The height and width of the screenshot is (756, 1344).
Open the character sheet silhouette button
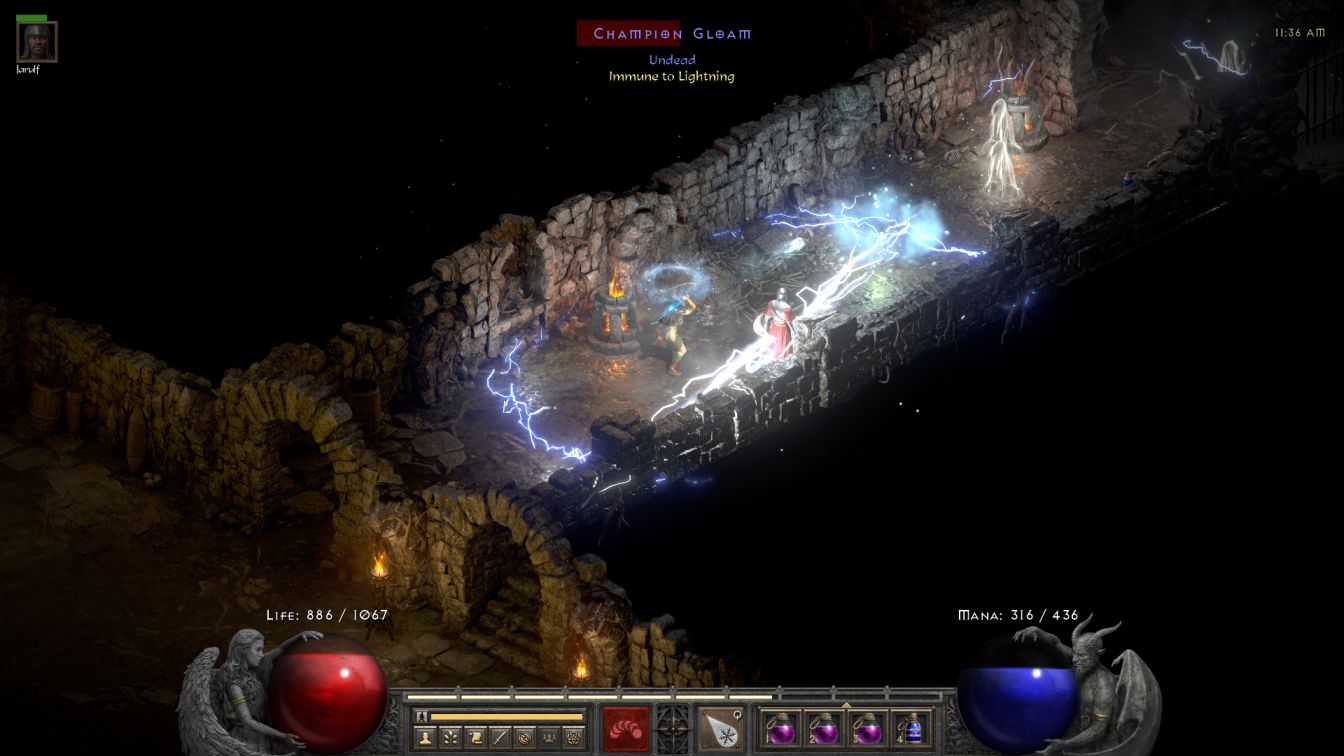425,738
